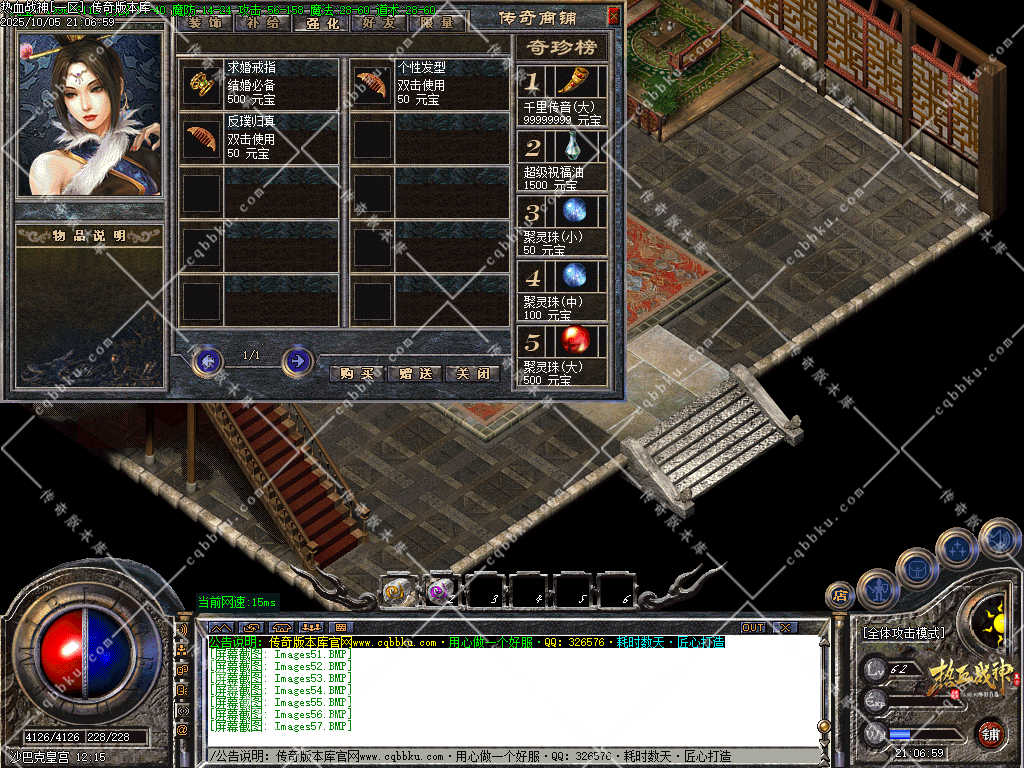Choose the 个性发型 comb item
Screen dimensions: 1024x768
[x=372, y=84]
